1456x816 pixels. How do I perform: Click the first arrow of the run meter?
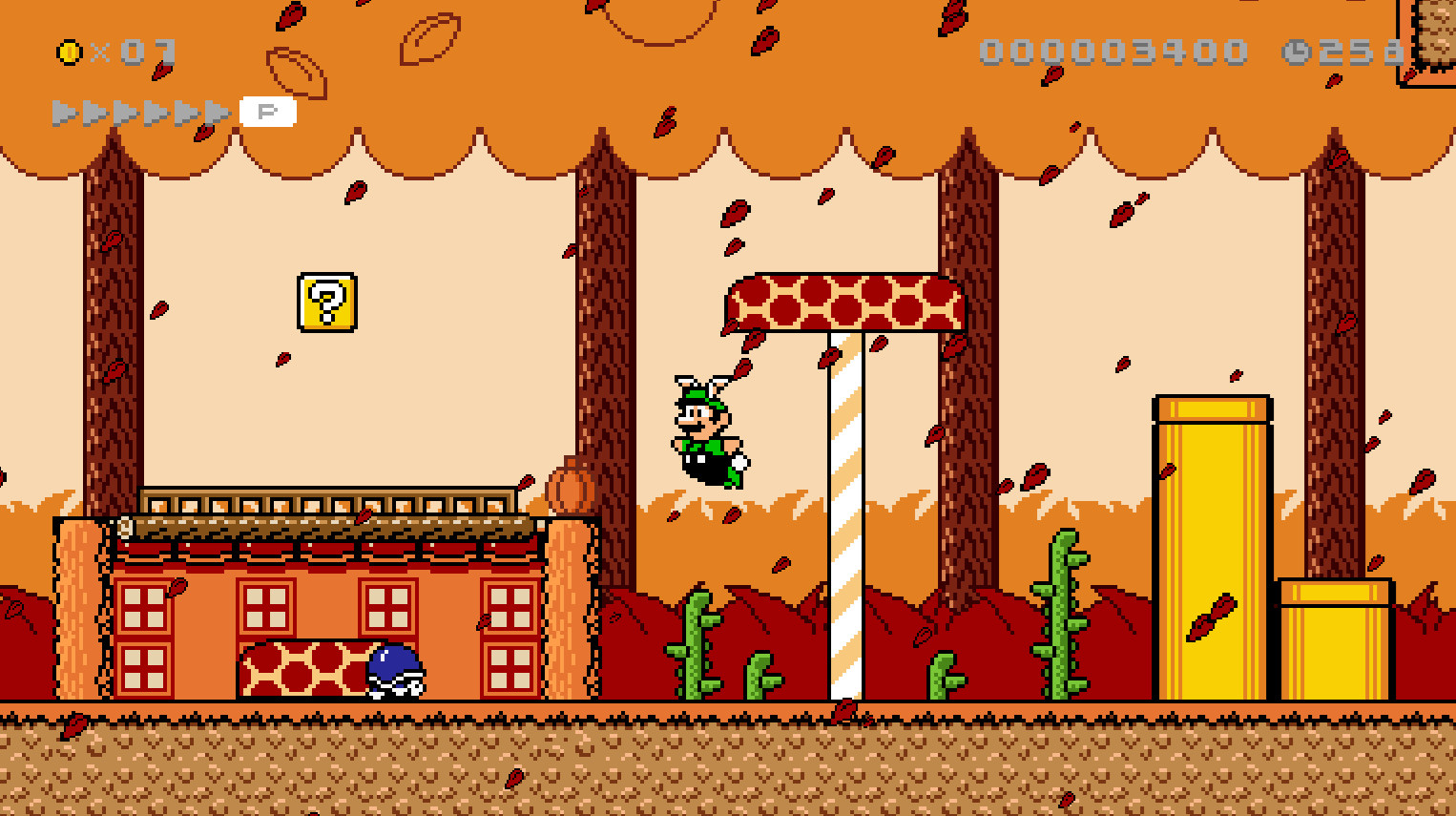point(63,110)
